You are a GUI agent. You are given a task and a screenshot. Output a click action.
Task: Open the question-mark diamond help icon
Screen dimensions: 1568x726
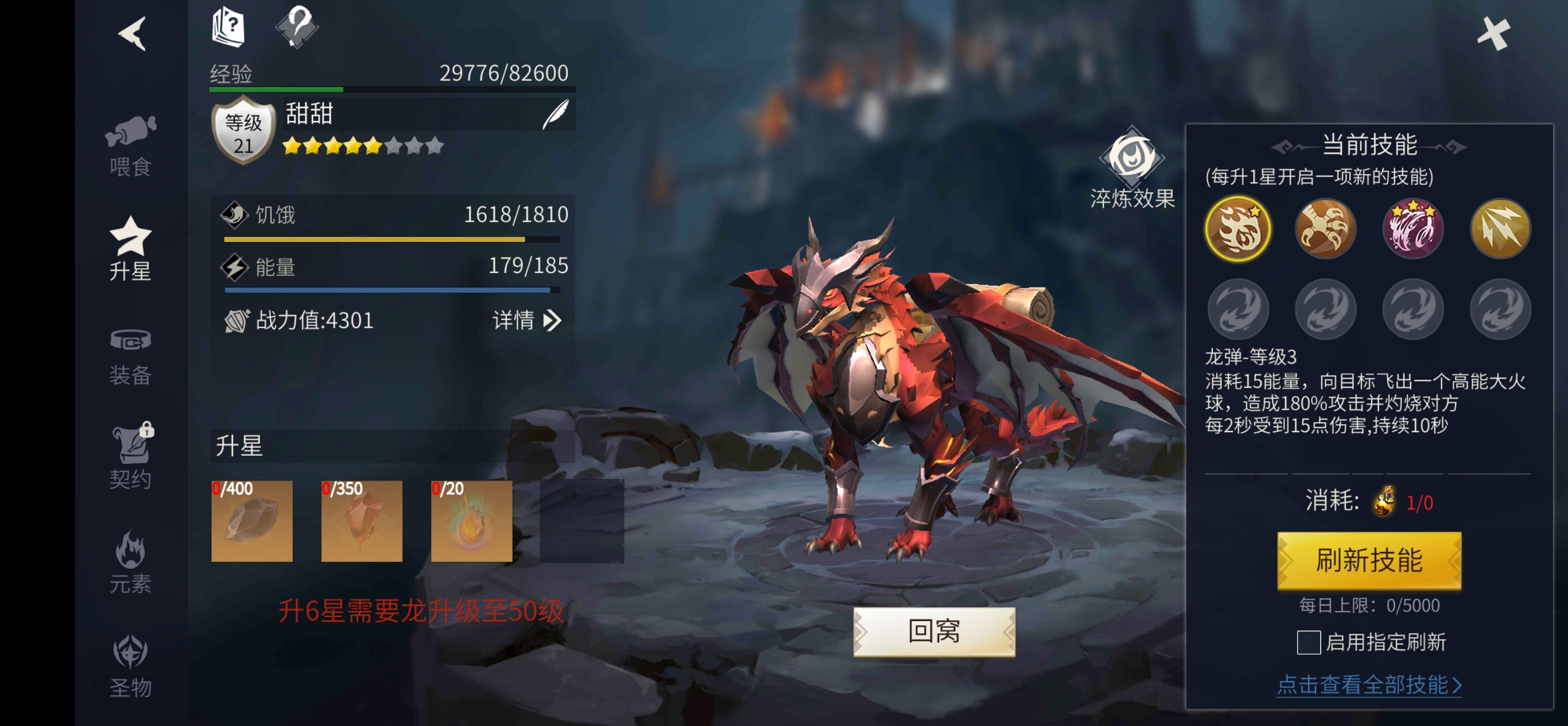(297, 26)
